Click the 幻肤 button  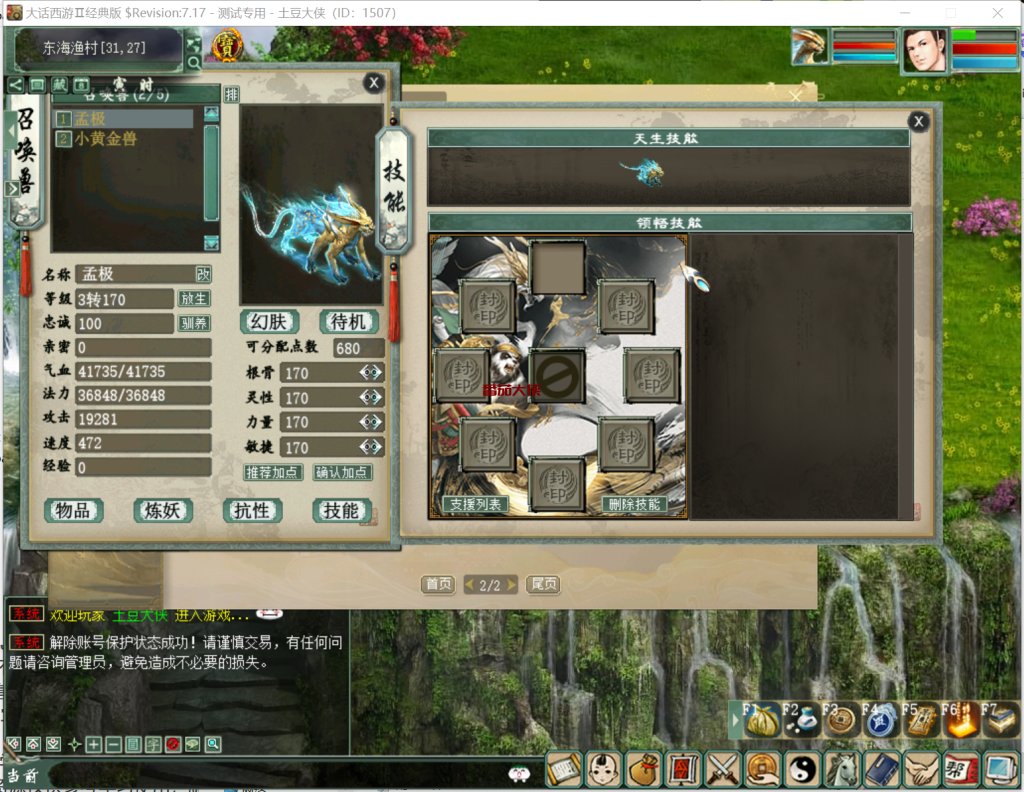[x=270, y=322]
